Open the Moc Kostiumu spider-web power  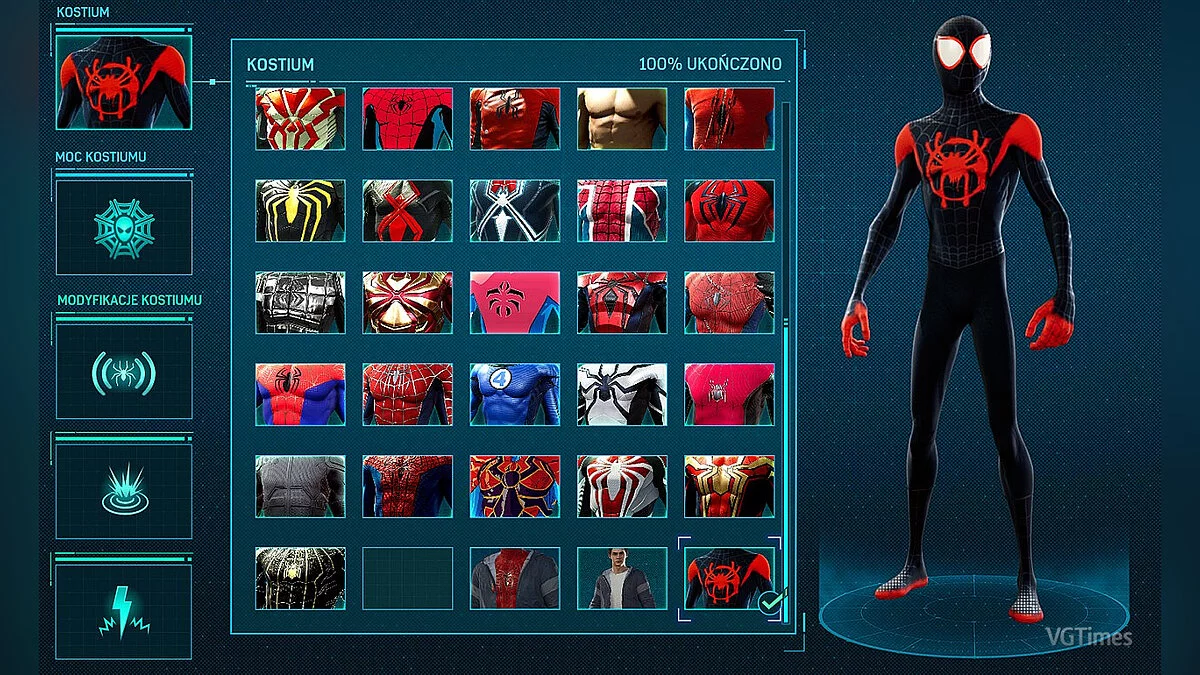pyautogui.click(x=123, y=228)
